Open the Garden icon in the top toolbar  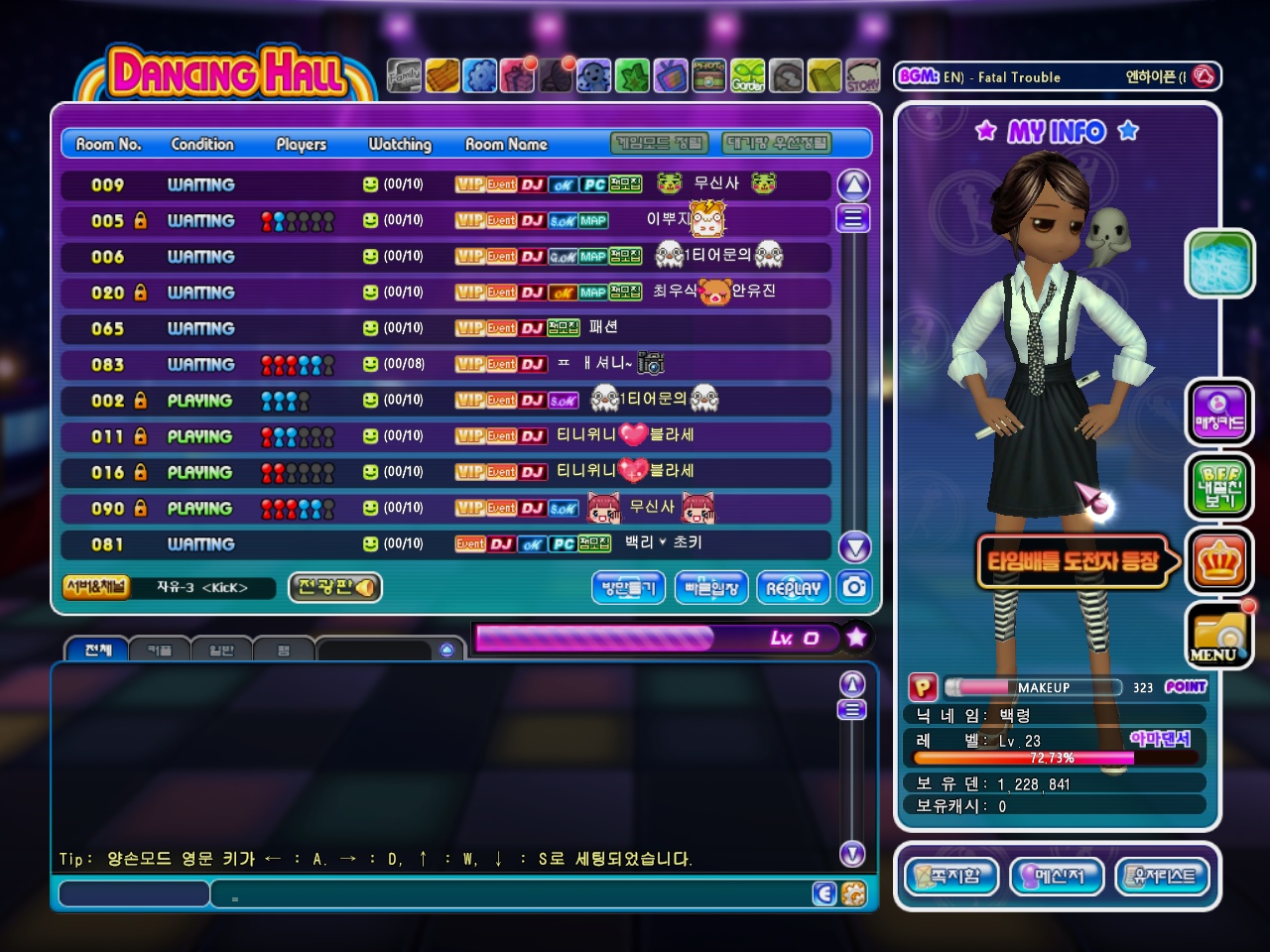click(x=748, y=76)
